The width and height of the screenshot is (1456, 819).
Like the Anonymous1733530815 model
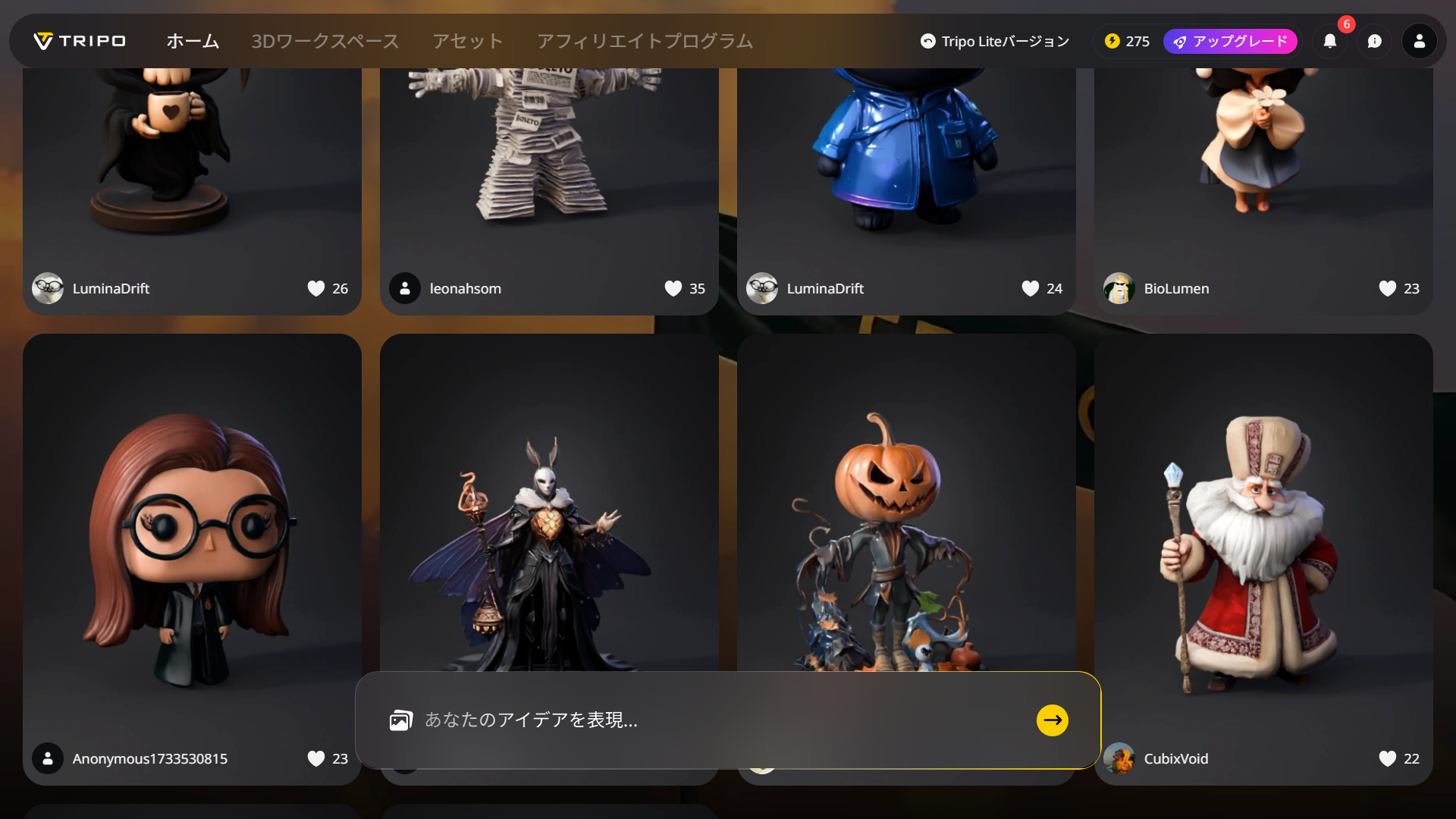316,758
